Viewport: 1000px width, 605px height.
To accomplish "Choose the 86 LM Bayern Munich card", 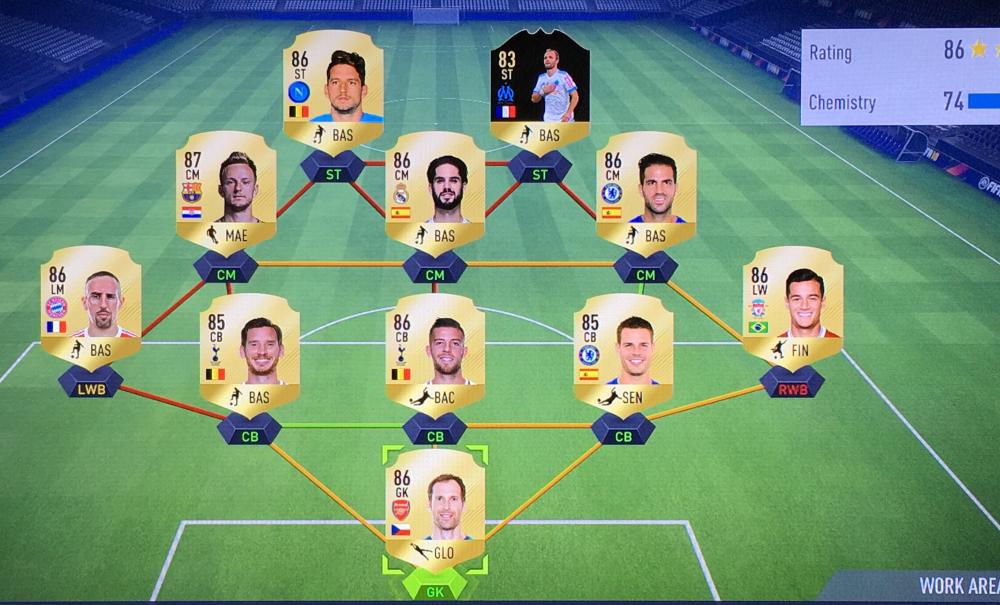I will tap(91, 303).
